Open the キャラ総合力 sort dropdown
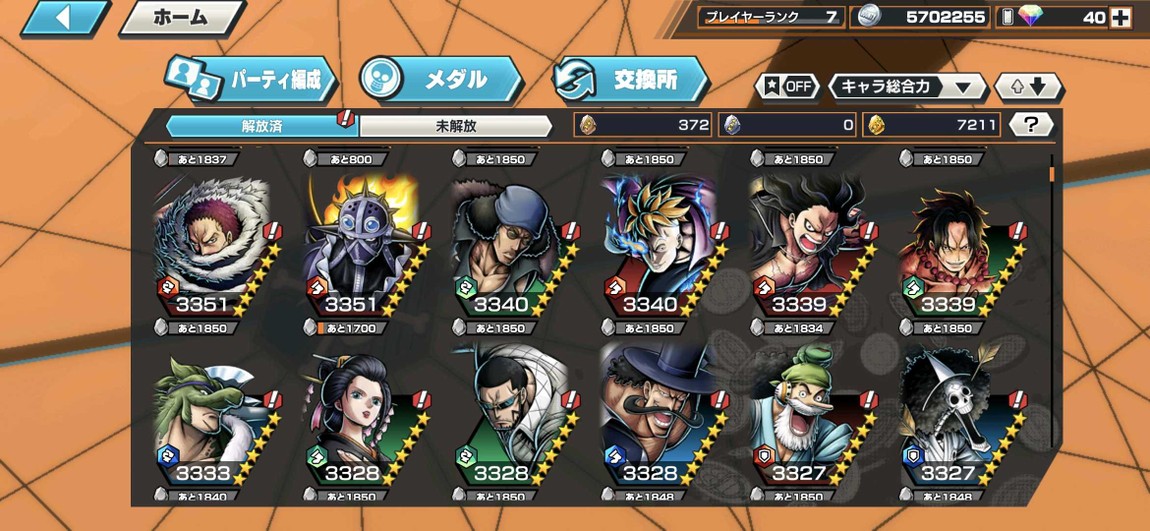 coord(907,87)
